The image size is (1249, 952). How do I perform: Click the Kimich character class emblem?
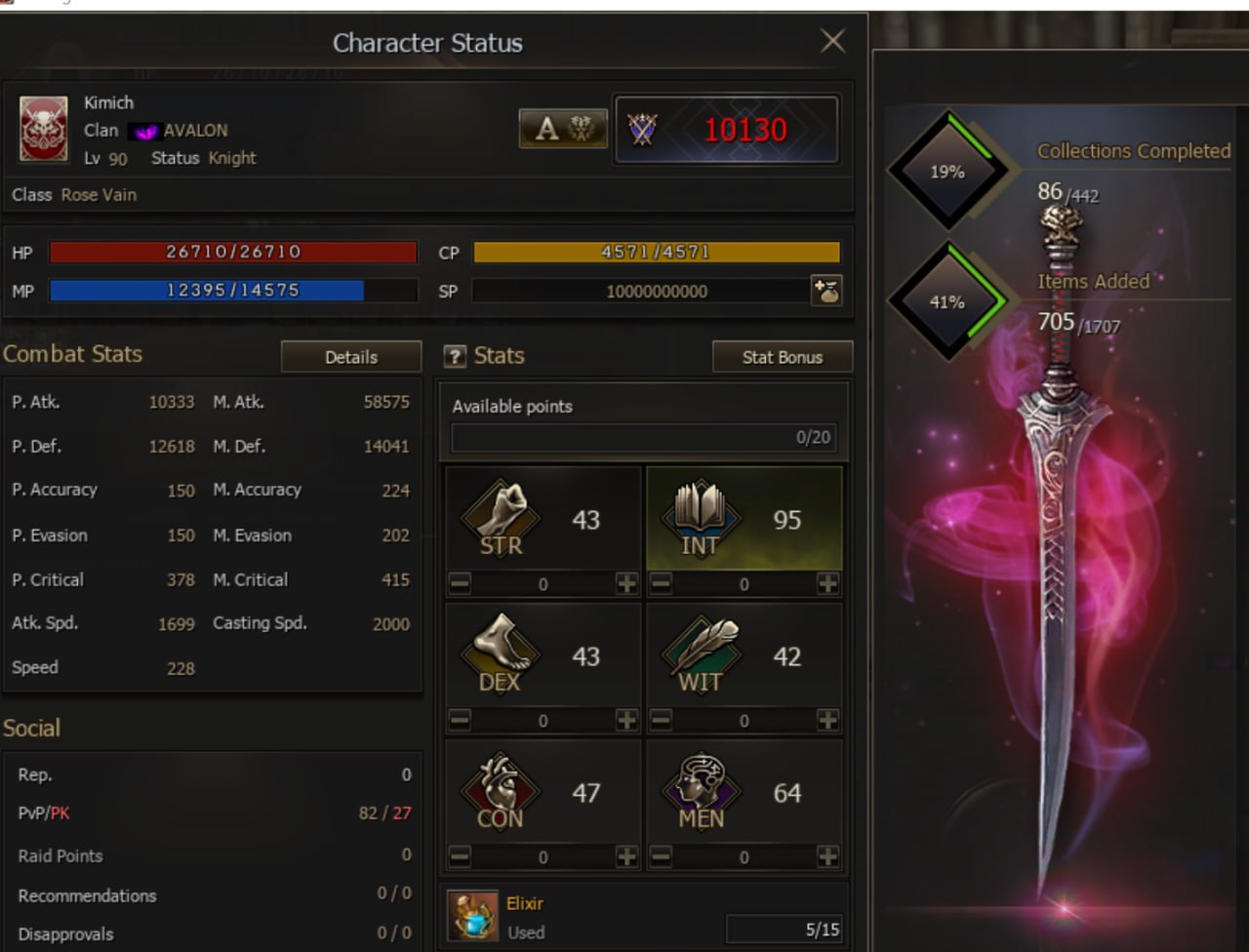pyautogui.click(x=44, y=129)
